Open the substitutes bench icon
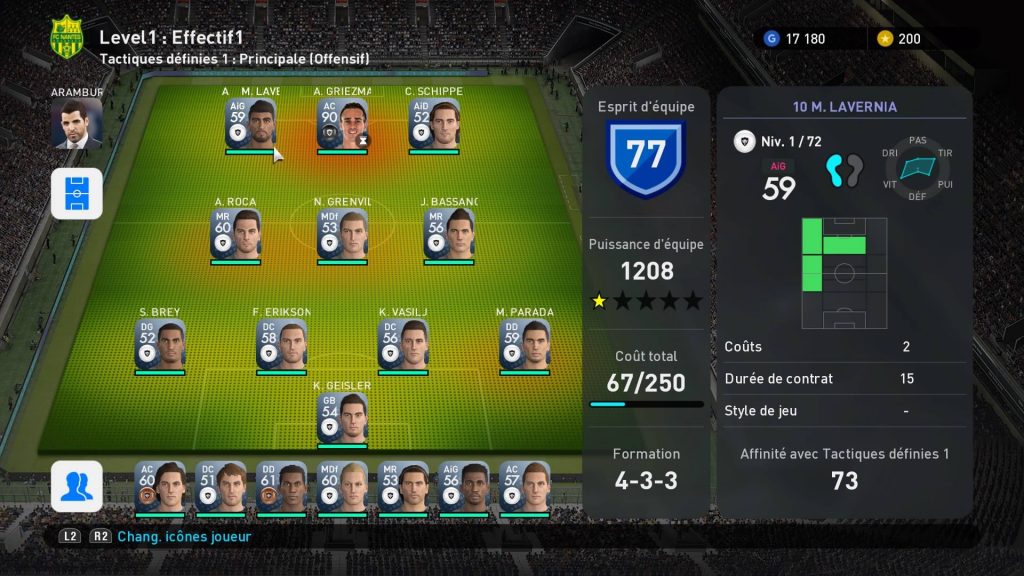The width and height of the screenshot is (1024, 576). coord(77,486)
